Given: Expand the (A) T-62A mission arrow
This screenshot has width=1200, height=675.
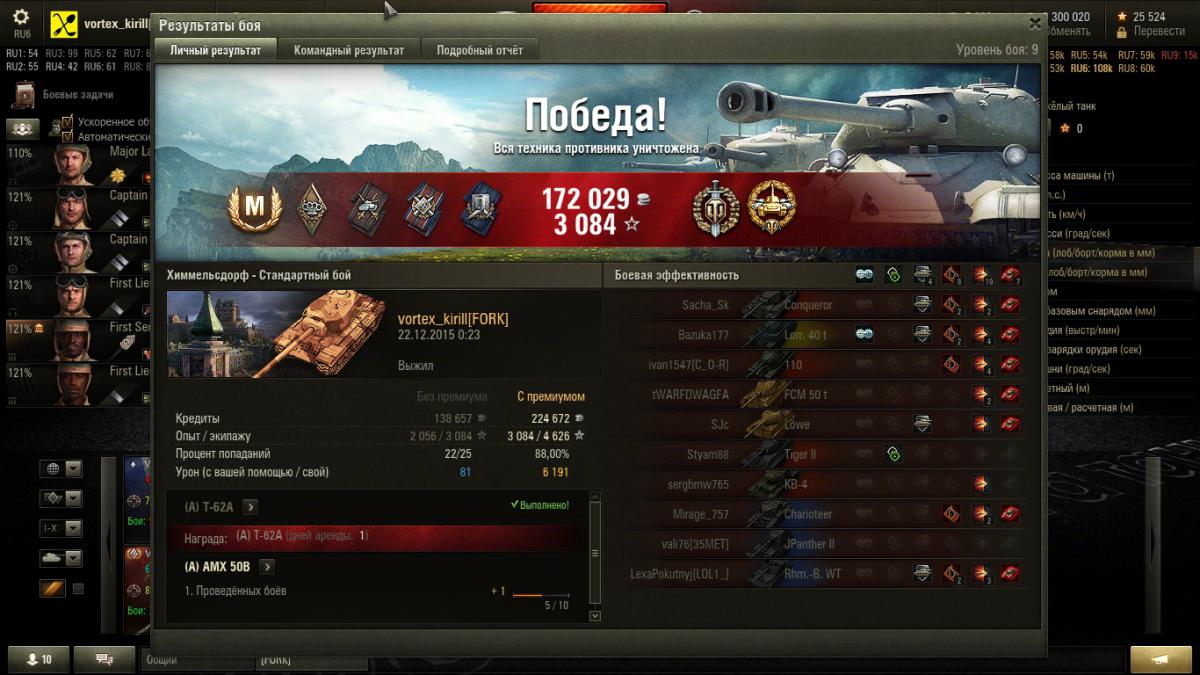Looking at the screenshot, I should [250, 507].
